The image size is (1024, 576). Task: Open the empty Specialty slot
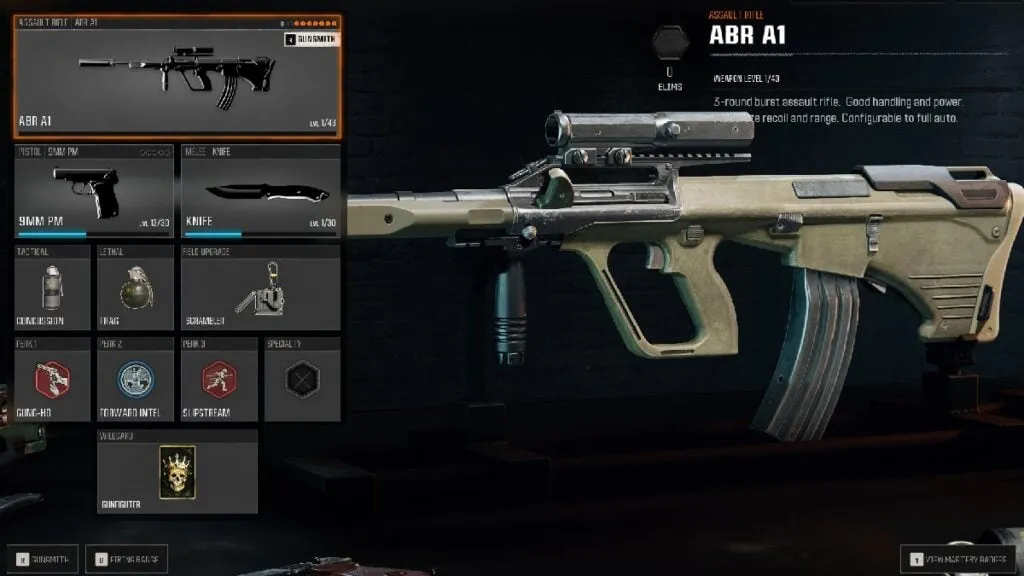pyautogui.click(x=301, y=379)
